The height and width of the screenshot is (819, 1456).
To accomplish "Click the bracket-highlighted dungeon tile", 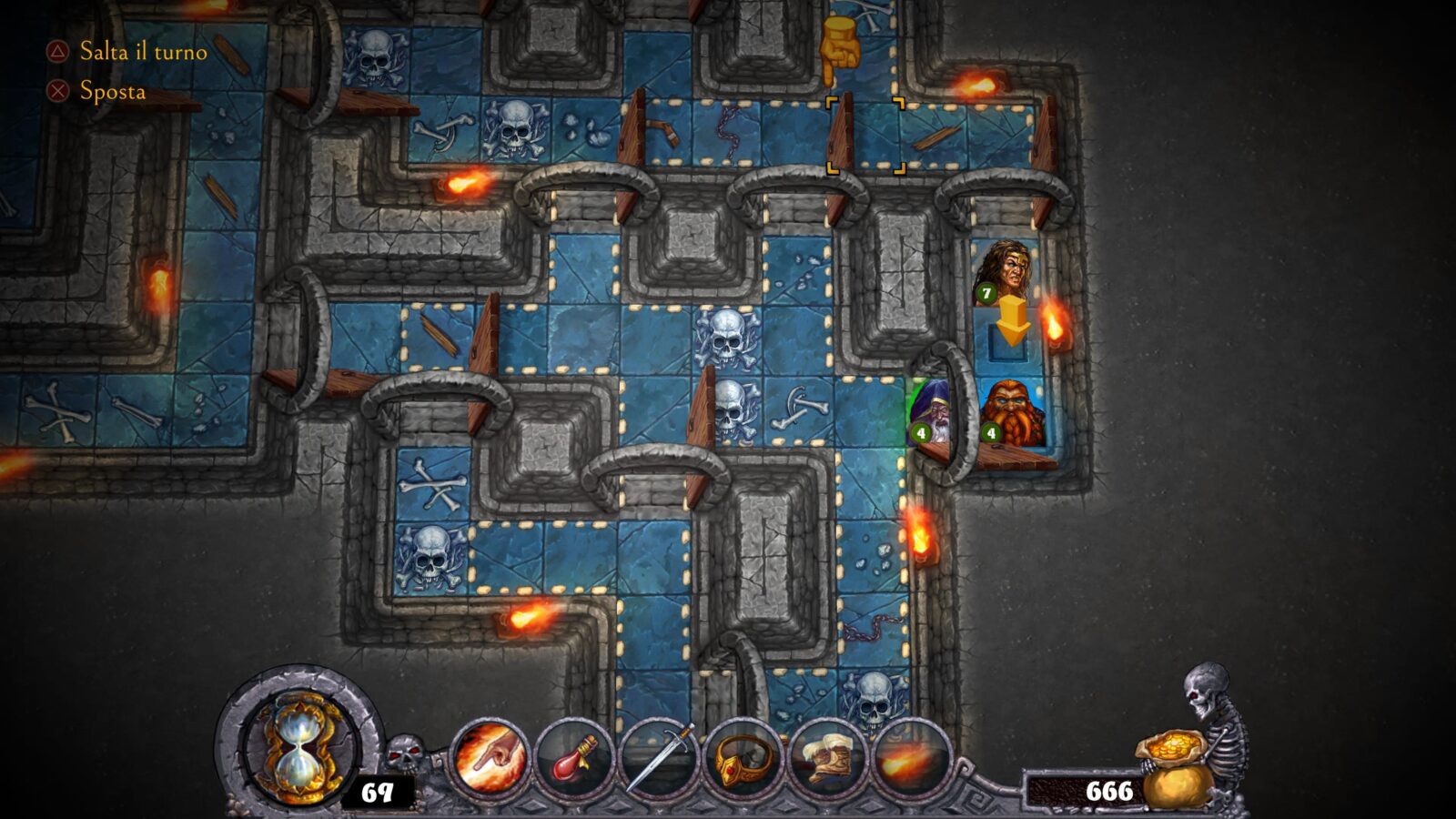I will (x=865, y=135).
